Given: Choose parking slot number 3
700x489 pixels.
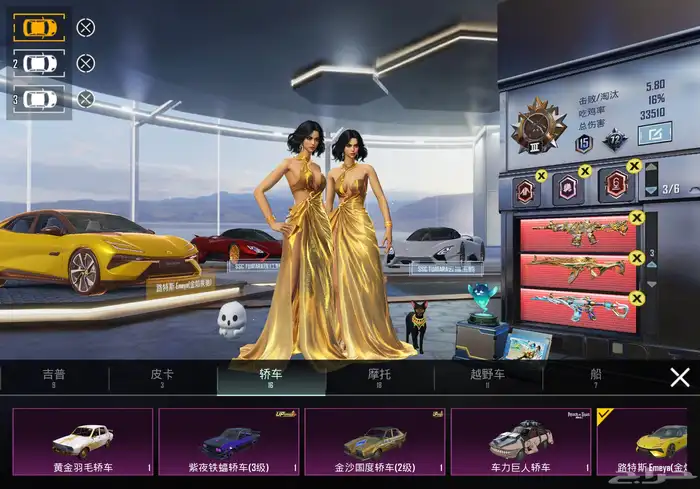Looking at the screenshot, I should (39, 99).
